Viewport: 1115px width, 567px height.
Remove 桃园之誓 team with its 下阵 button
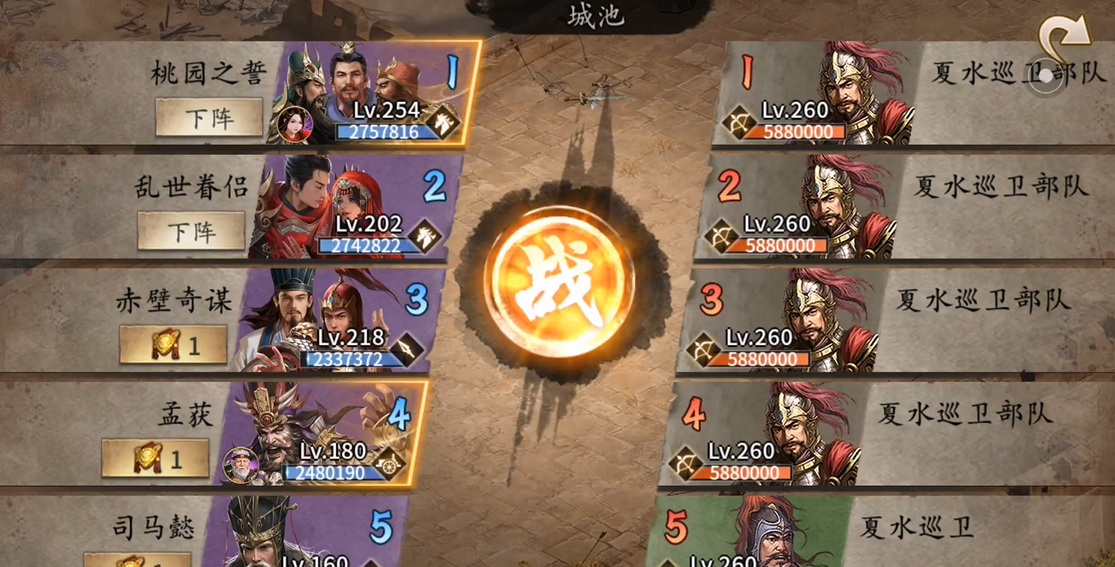pyautogui.click(x=209, y=118)
